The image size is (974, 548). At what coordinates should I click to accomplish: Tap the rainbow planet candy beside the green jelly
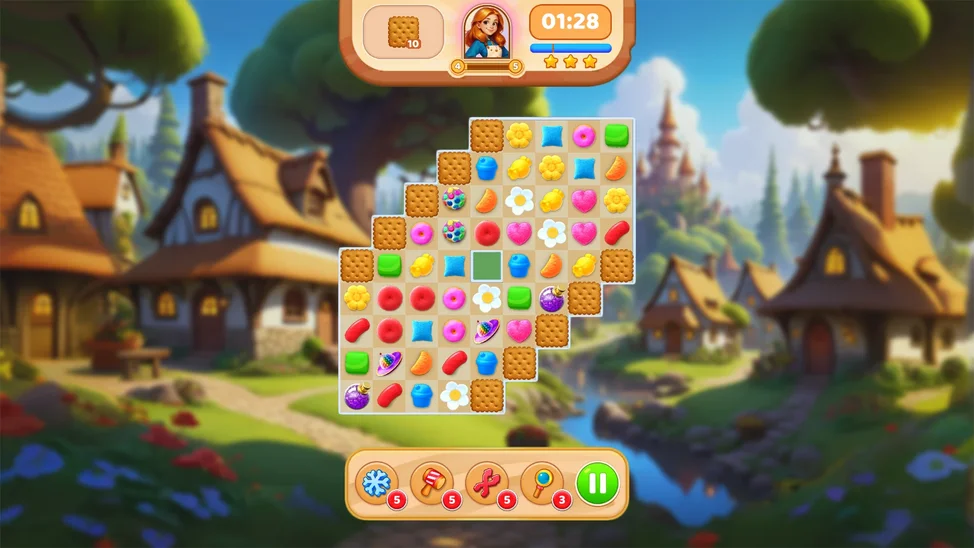tap(389, 363)
